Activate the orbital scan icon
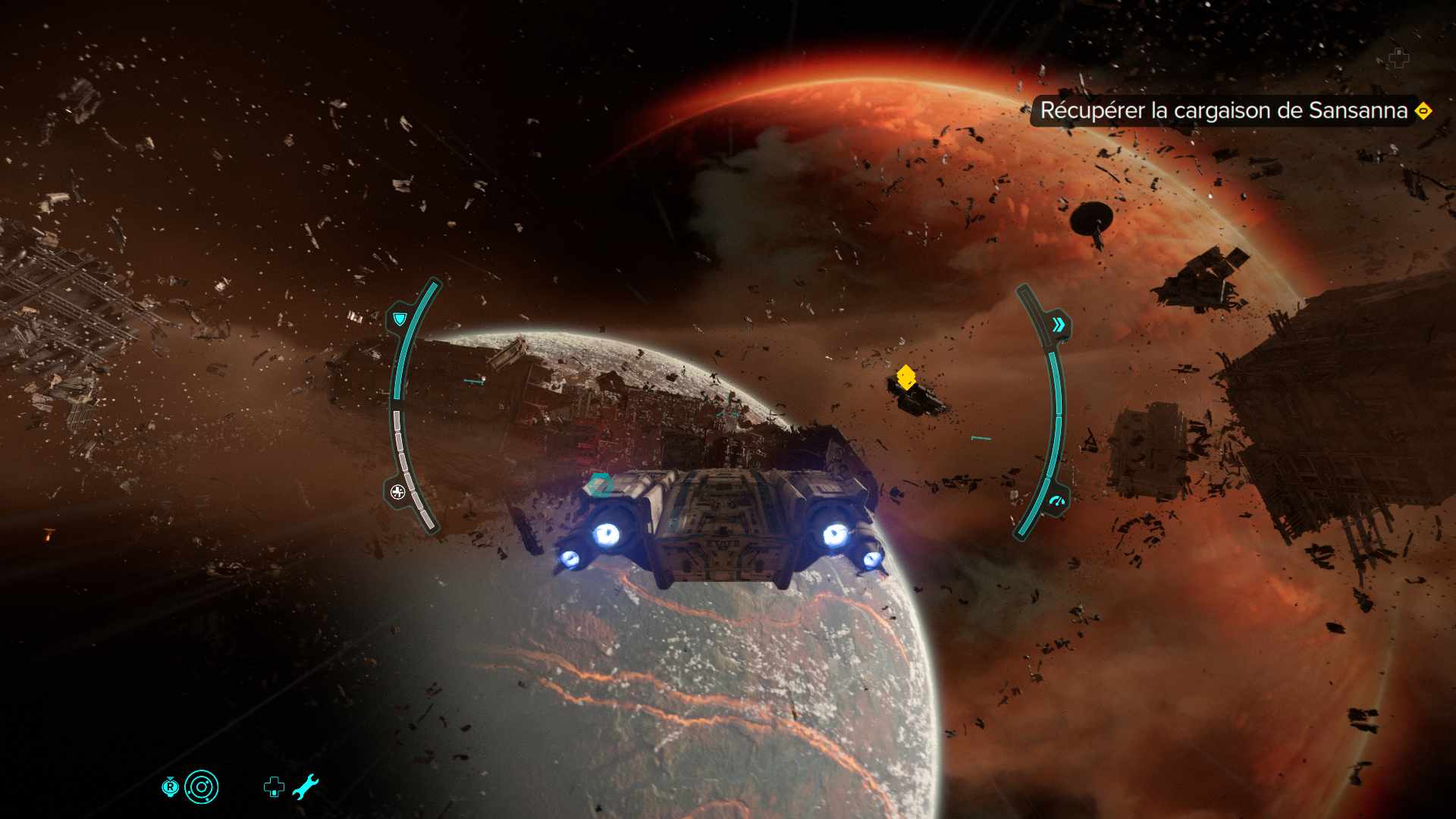Screen dimensions: 1456x819 pos(201,787)
